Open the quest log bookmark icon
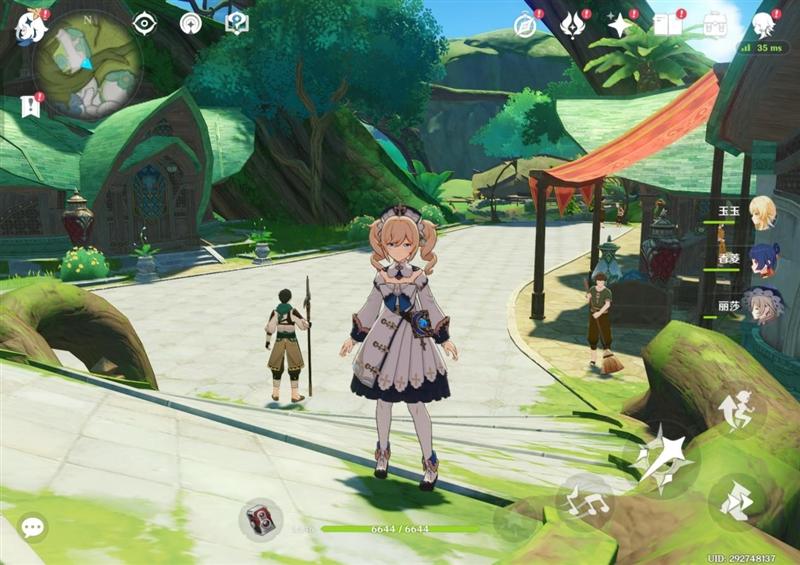The height and width of the screenshot is (565, 800). 30,105
